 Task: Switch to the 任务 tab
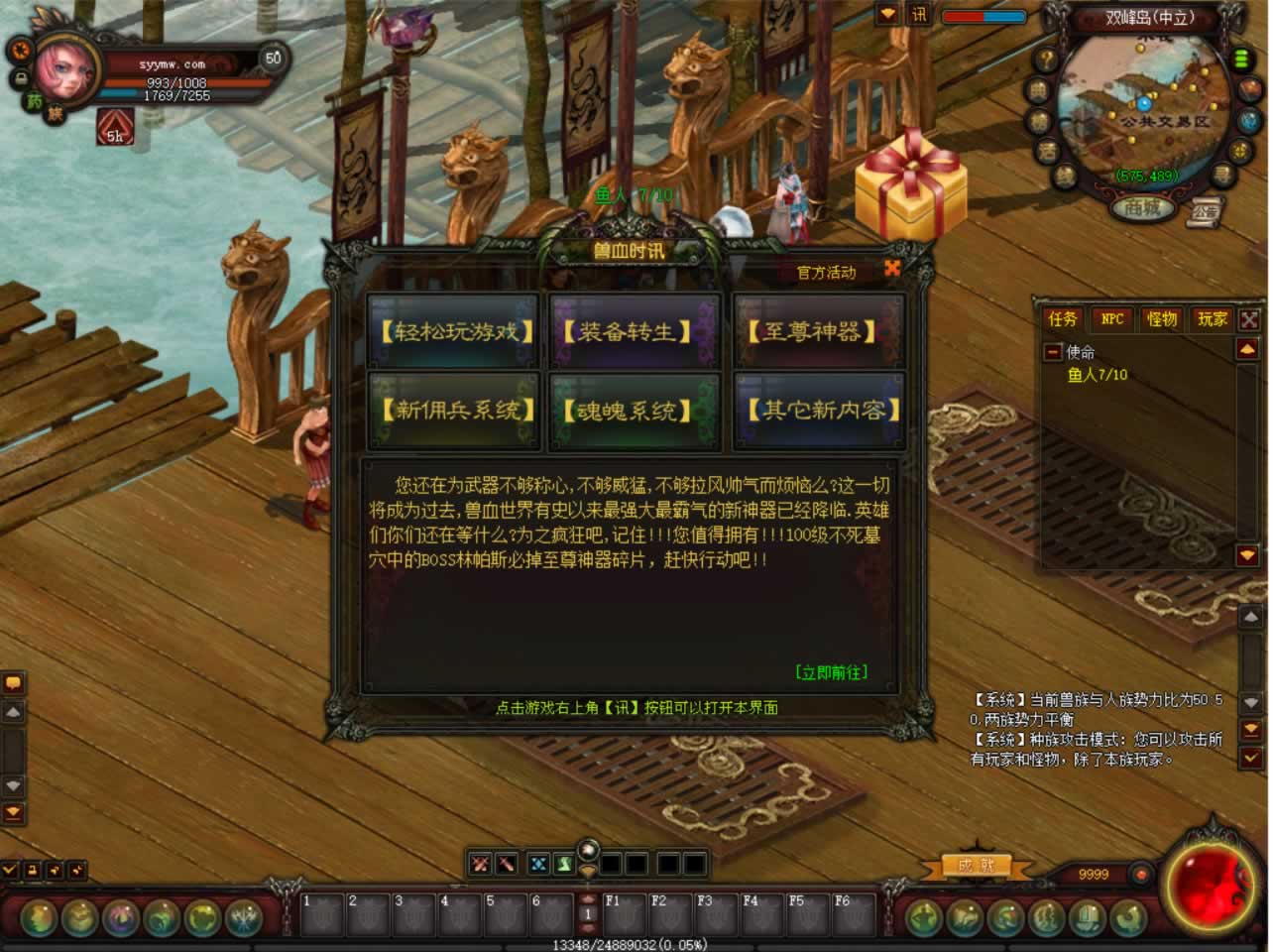1062,318
